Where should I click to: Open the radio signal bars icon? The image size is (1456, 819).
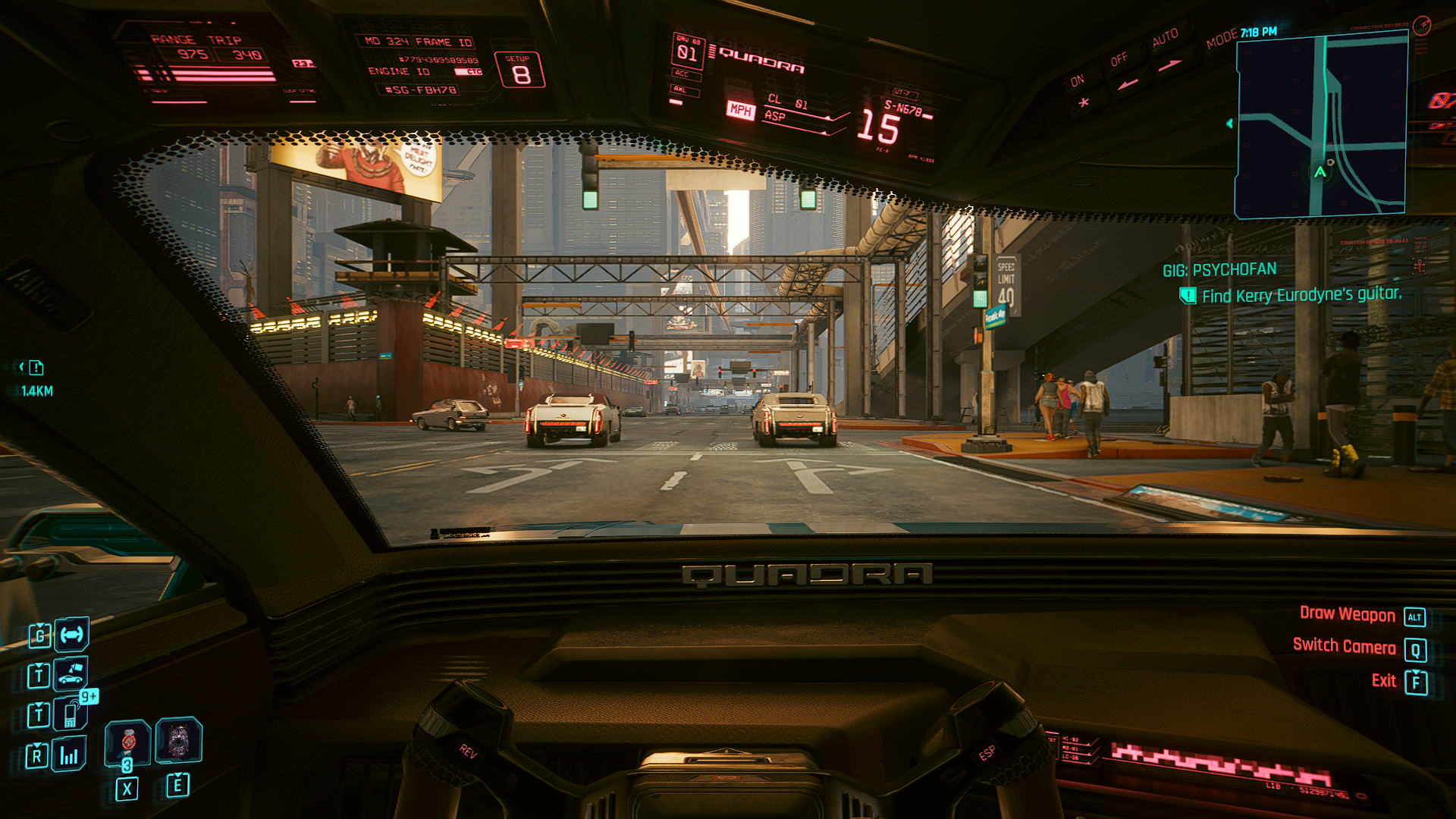point(69,755)
